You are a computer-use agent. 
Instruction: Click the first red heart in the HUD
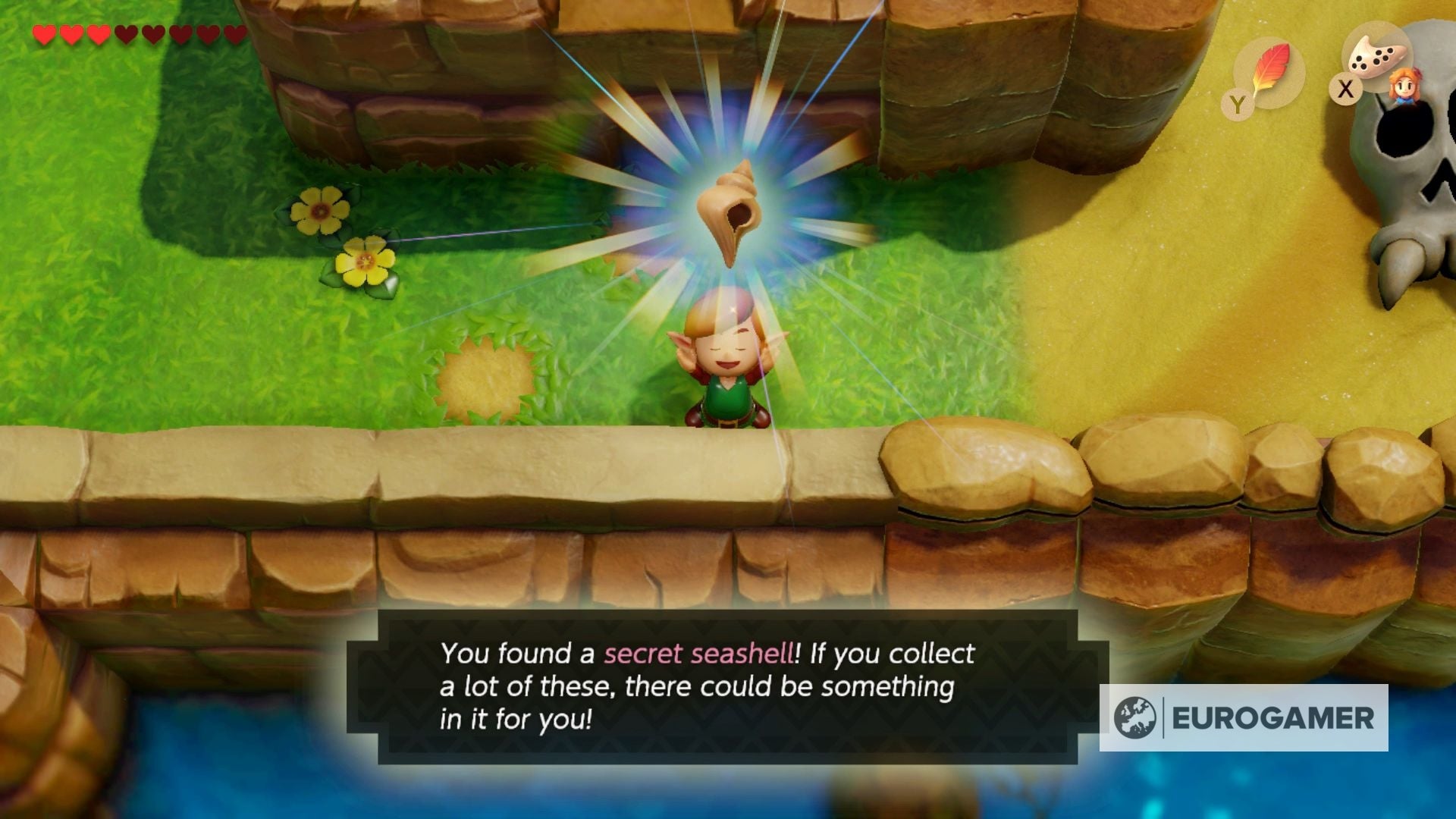(43, 34)
